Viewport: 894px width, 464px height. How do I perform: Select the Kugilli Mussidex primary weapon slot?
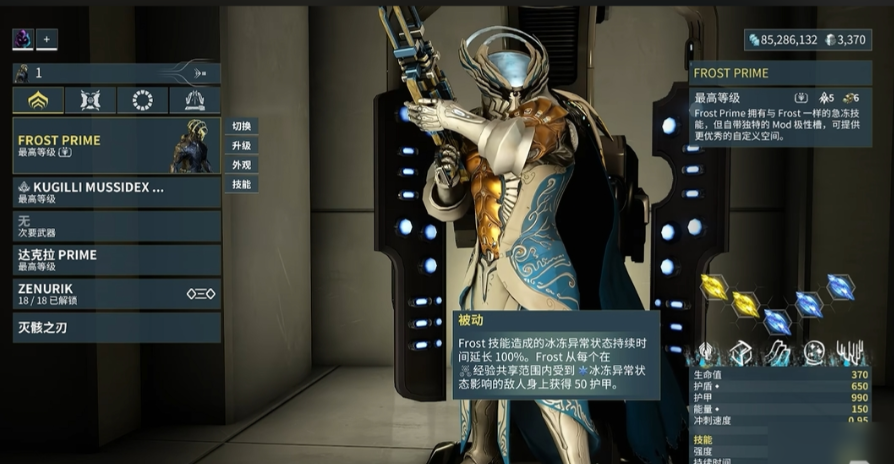116,192
